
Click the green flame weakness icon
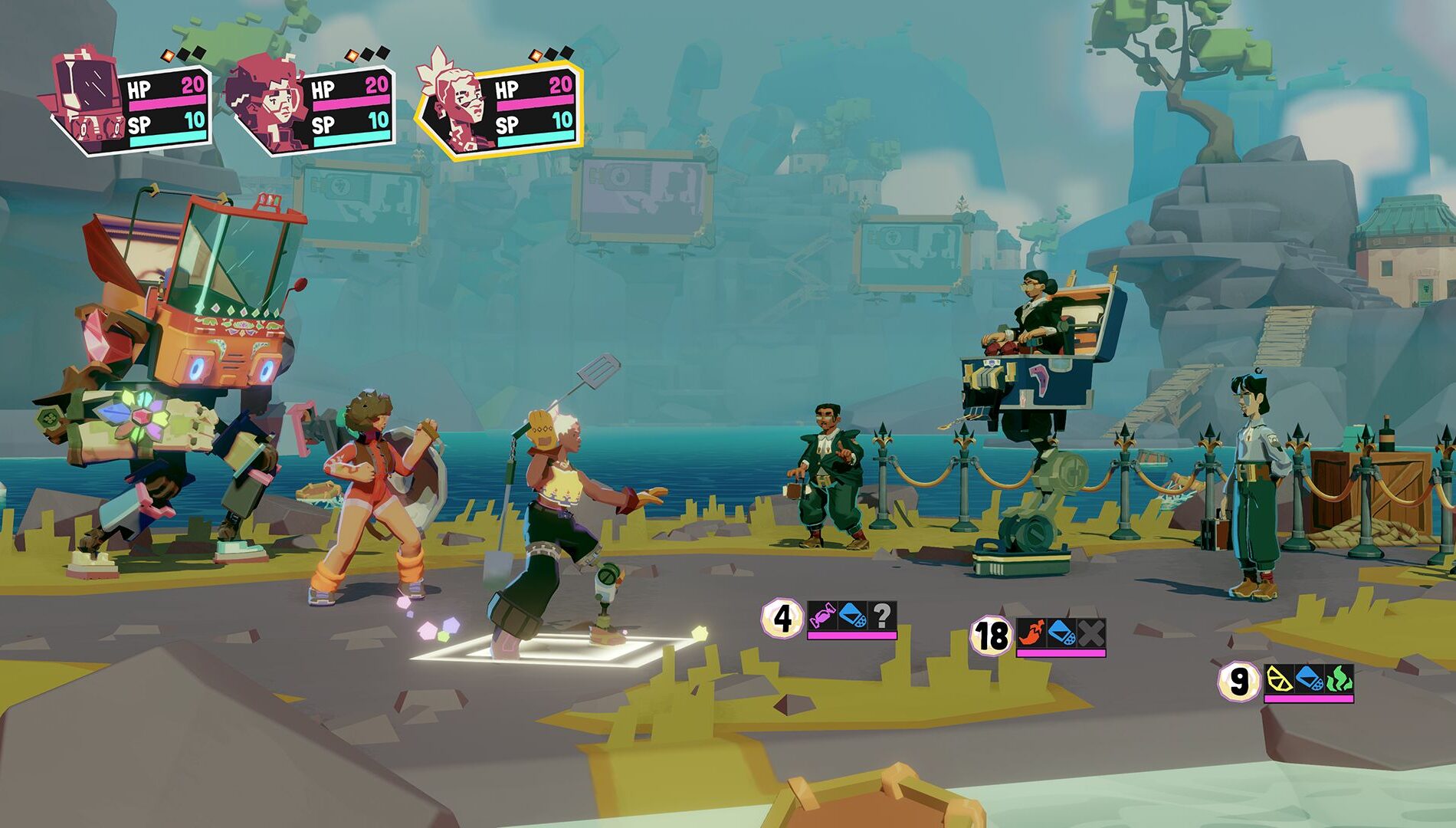(1340, 678)
